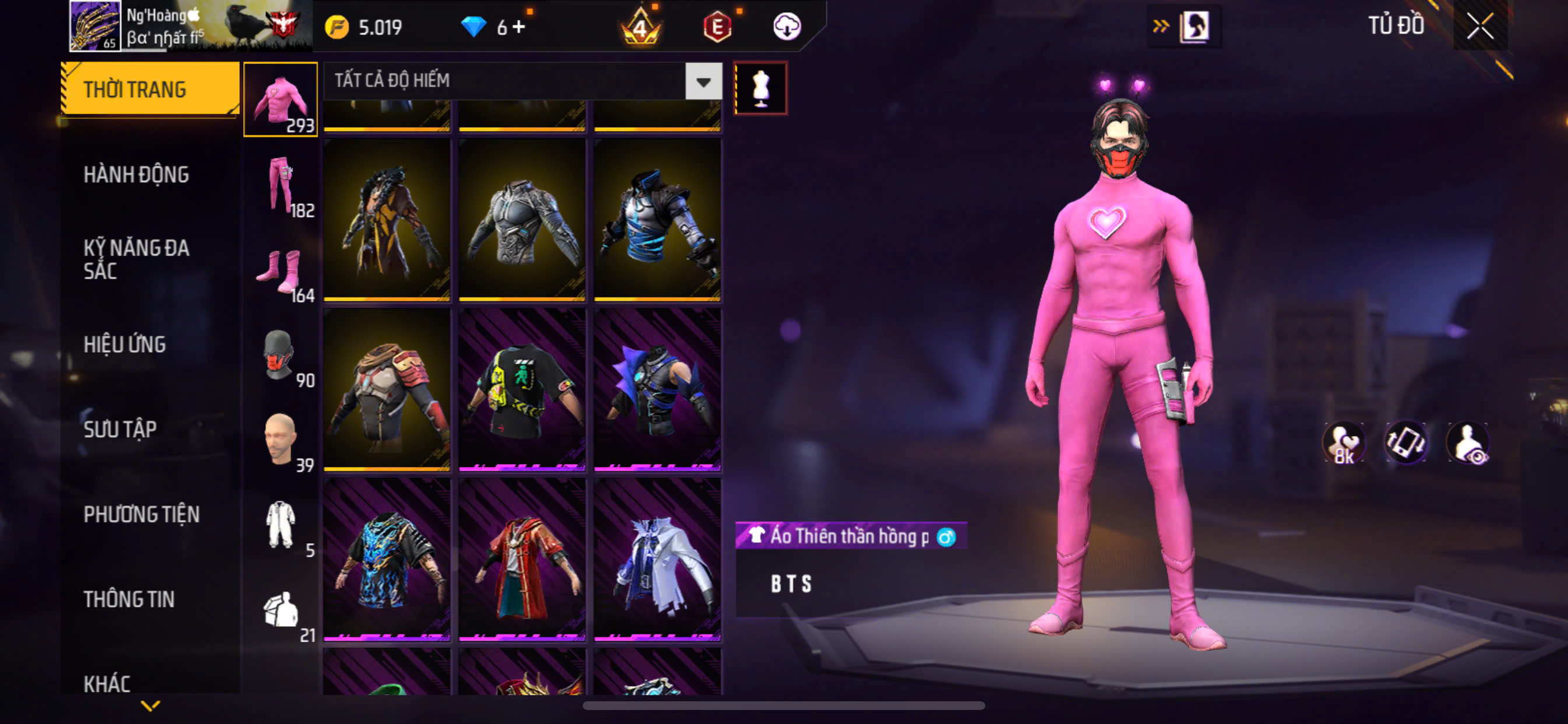This screenshot has width=1568, height=724.
Task: Select the blue flame t-shirt
Action: [387, 558]
